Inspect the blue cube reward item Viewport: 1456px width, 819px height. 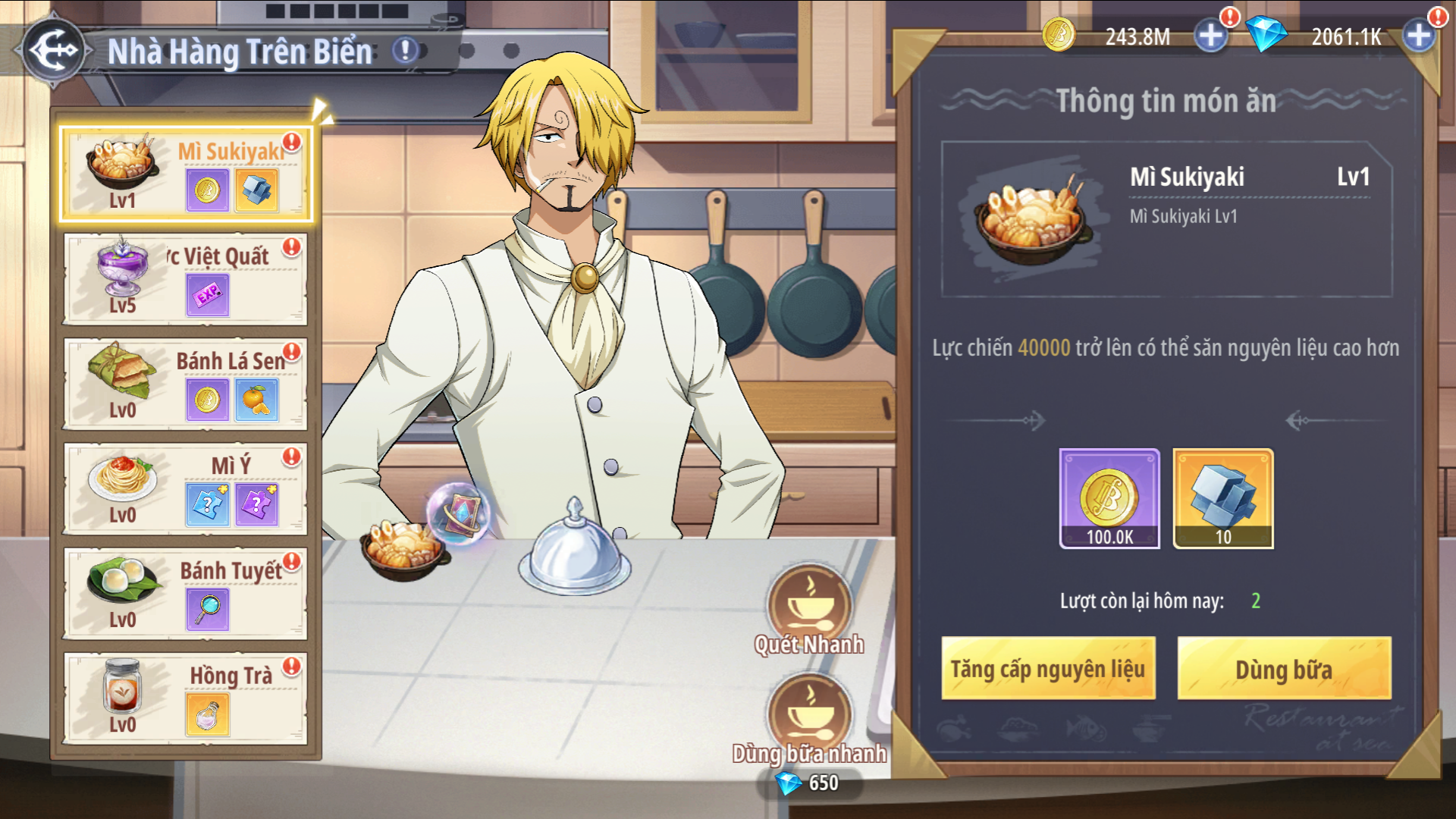(1223, 498)
